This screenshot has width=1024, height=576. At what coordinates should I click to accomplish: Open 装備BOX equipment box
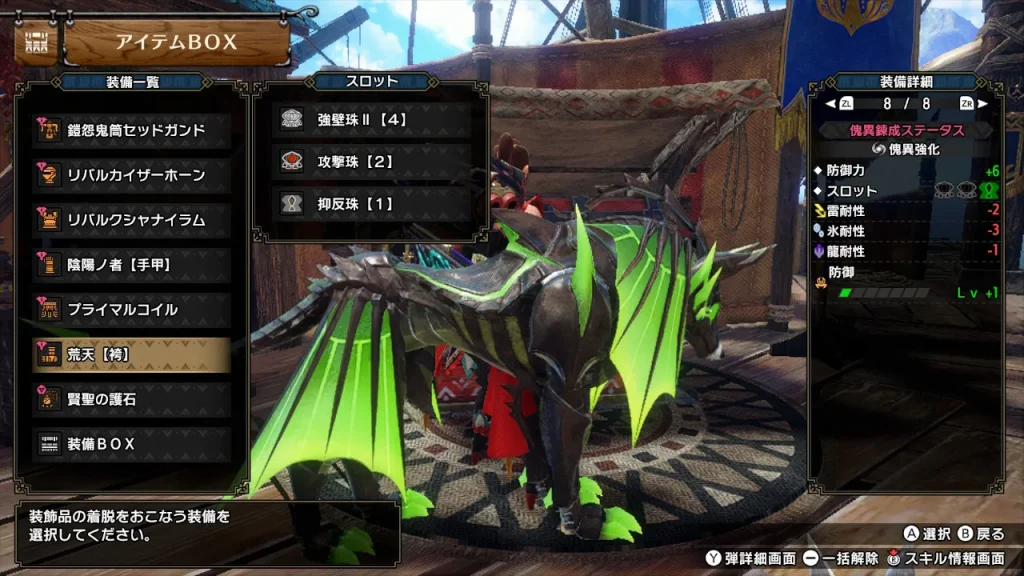133,444
